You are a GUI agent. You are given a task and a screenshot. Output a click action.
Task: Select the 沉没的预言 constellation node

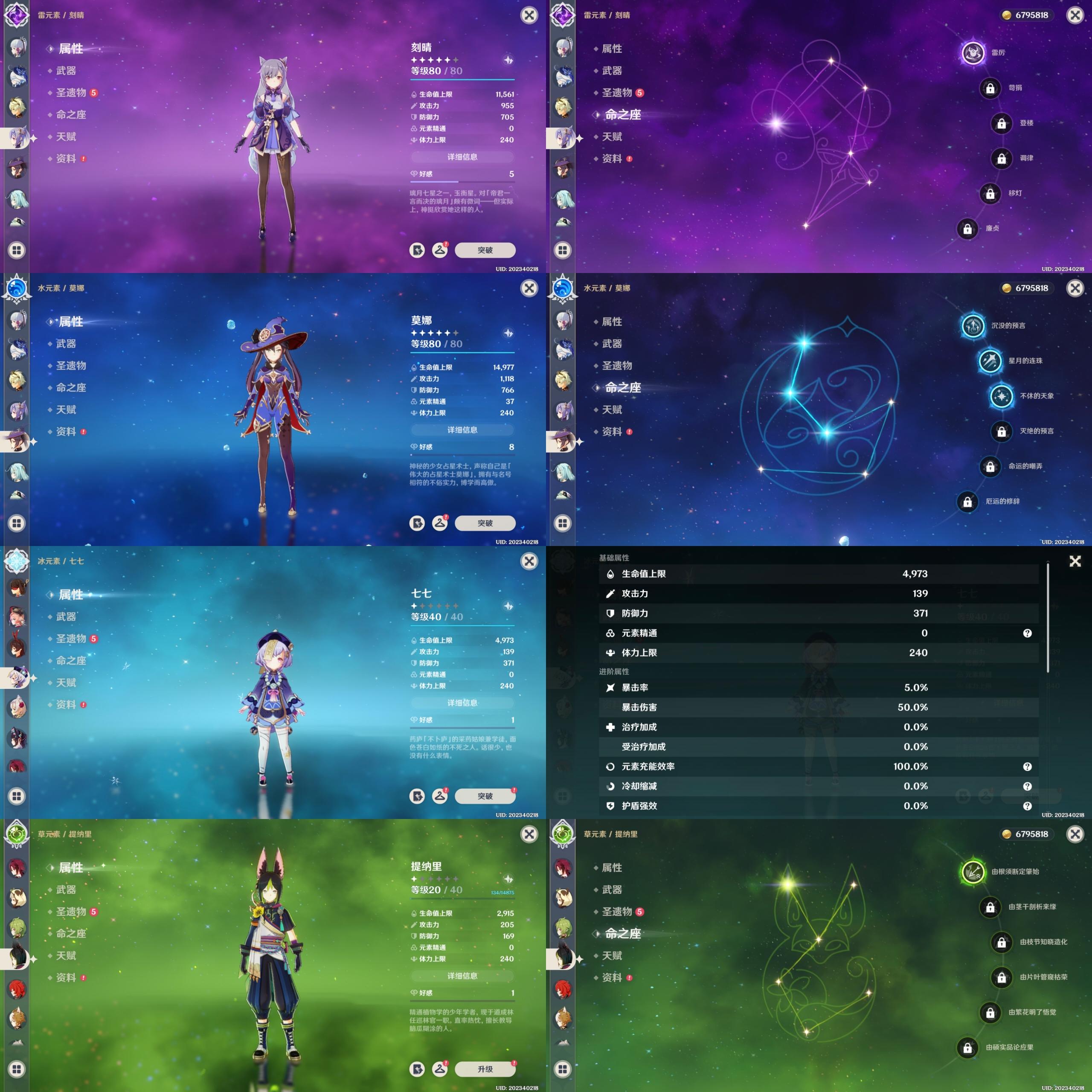(973, 326)
